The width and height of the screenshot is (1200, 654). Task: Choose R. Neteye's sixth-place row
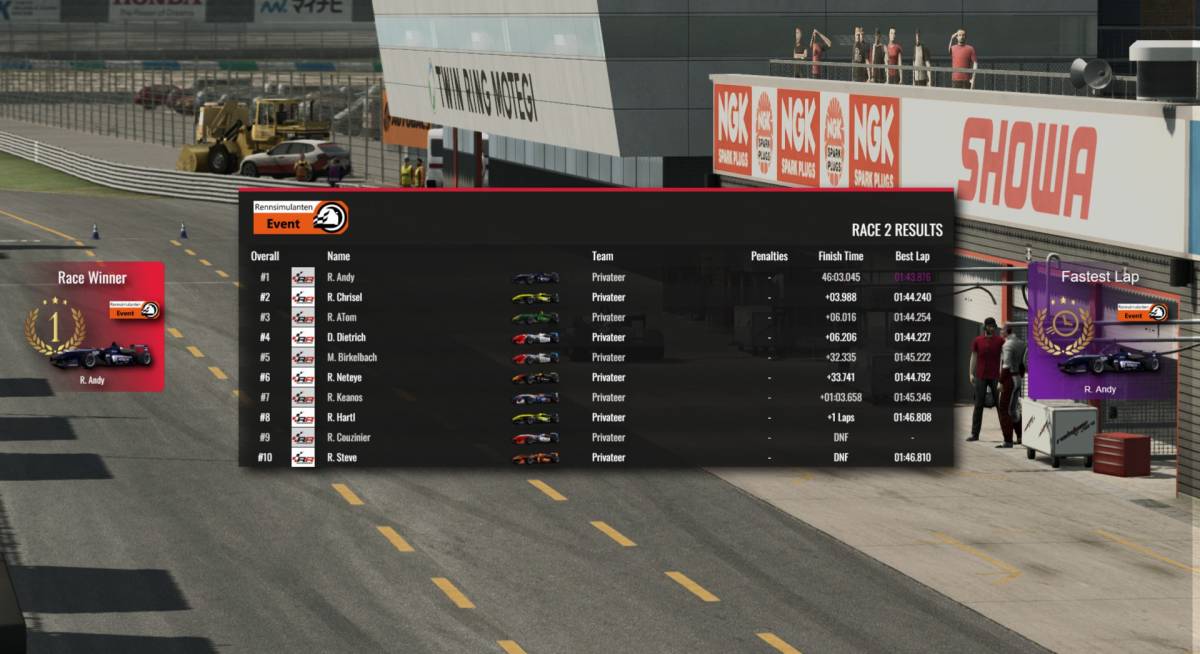click(x=595, y=377)
